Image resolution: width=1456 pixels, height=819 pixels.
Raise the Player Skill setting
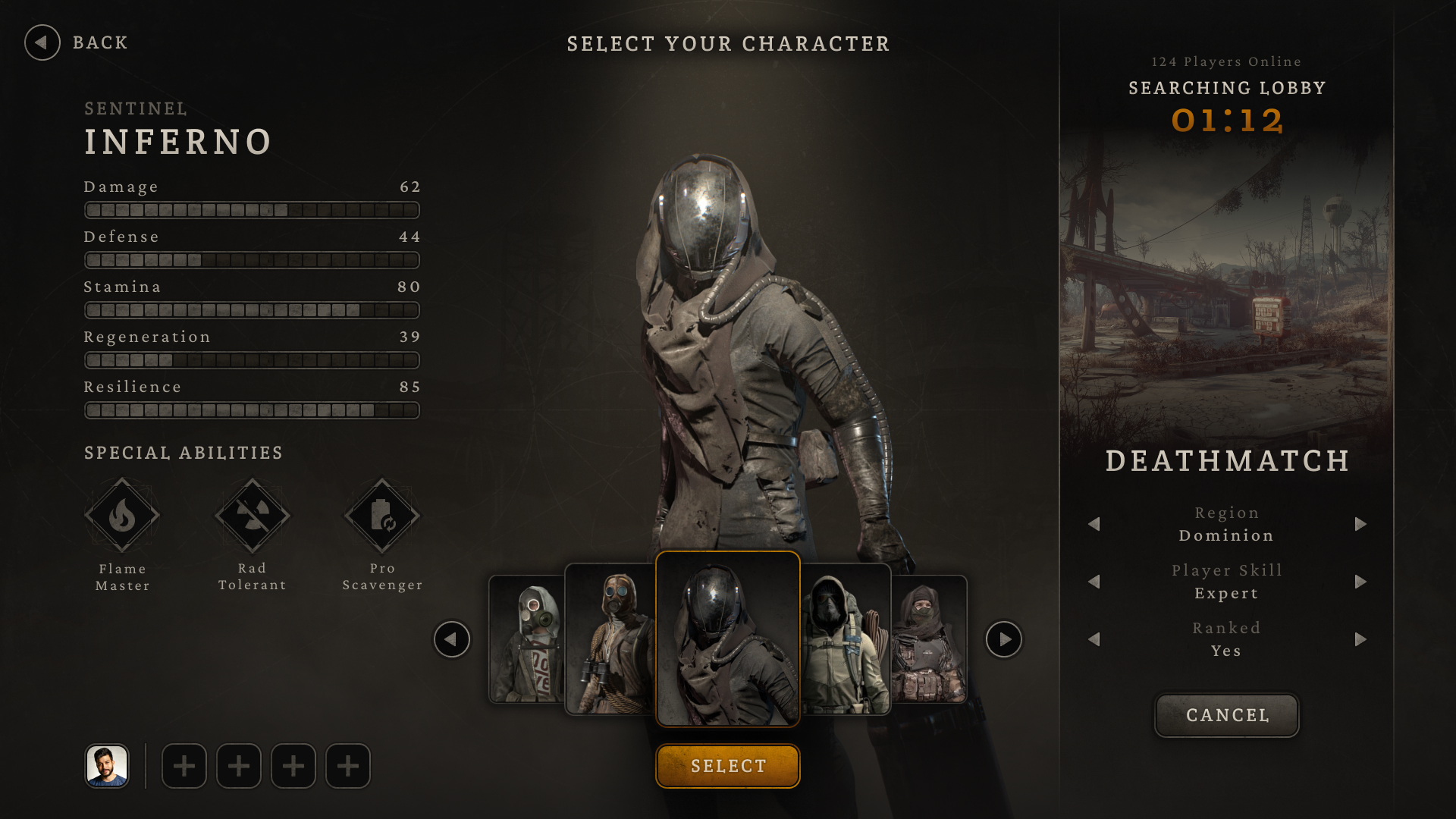coord(1360,582)
